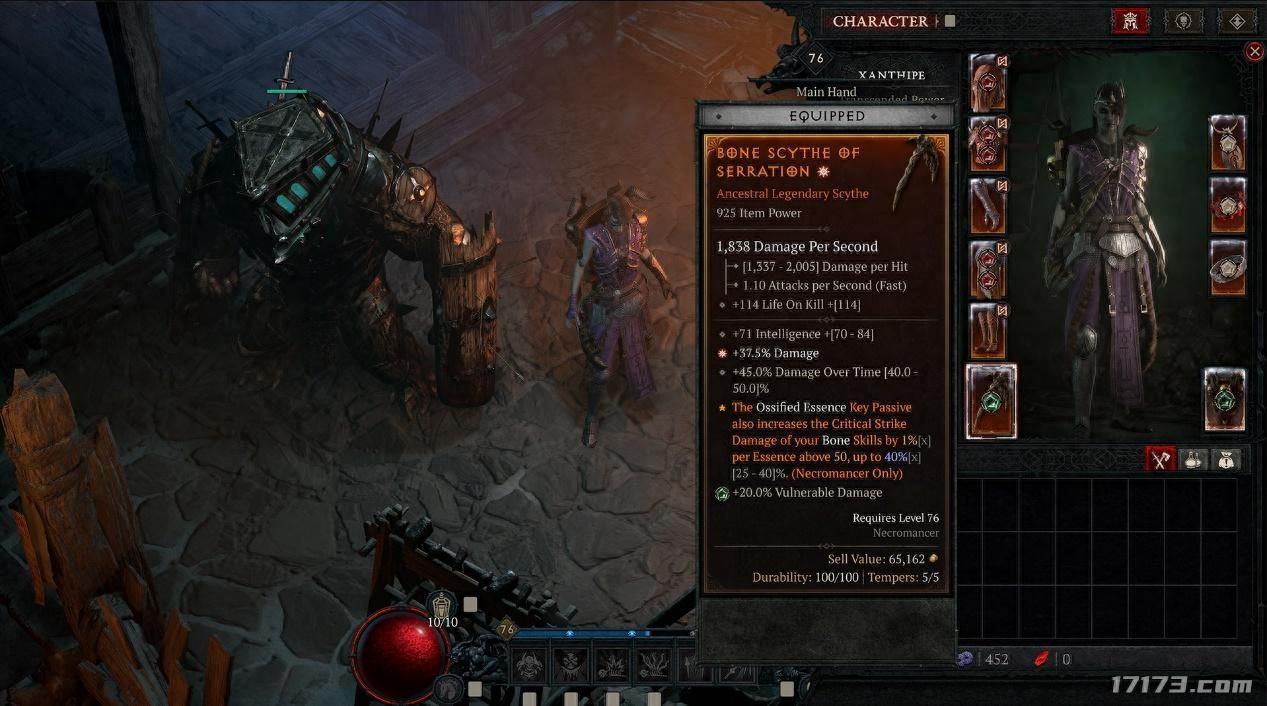Select the off-hand slot with the green gem
The width and height of the screenshot is (1267, 706).
[1224, 401]
